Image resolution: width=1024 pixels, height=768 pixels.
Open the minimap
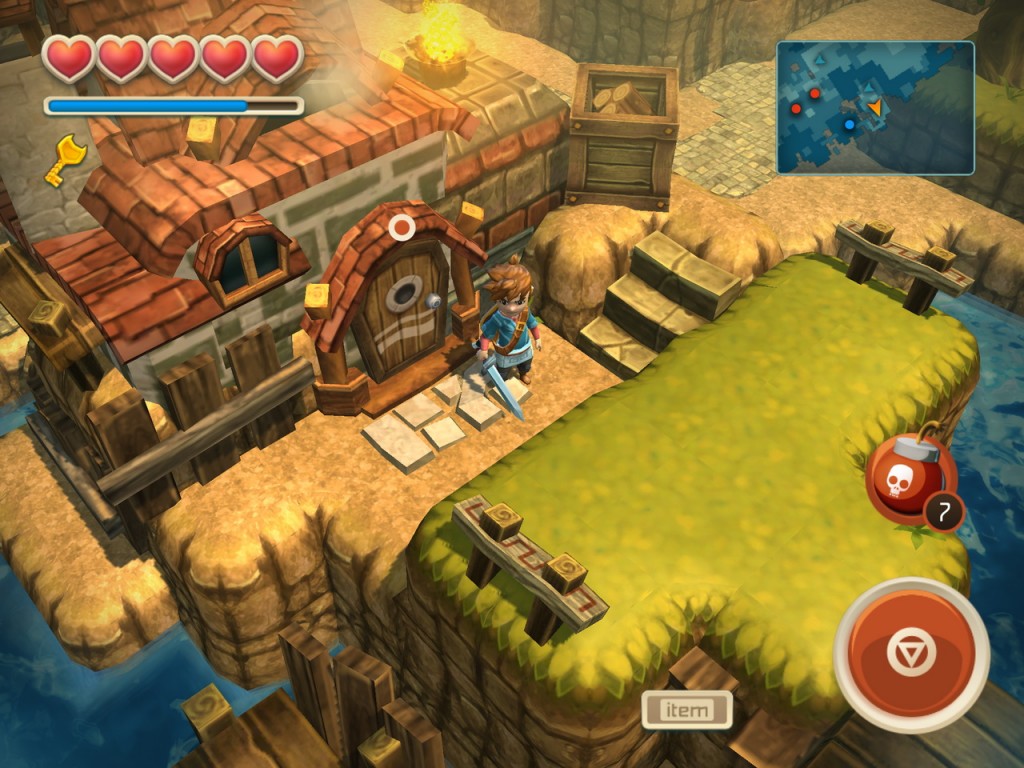875,108
